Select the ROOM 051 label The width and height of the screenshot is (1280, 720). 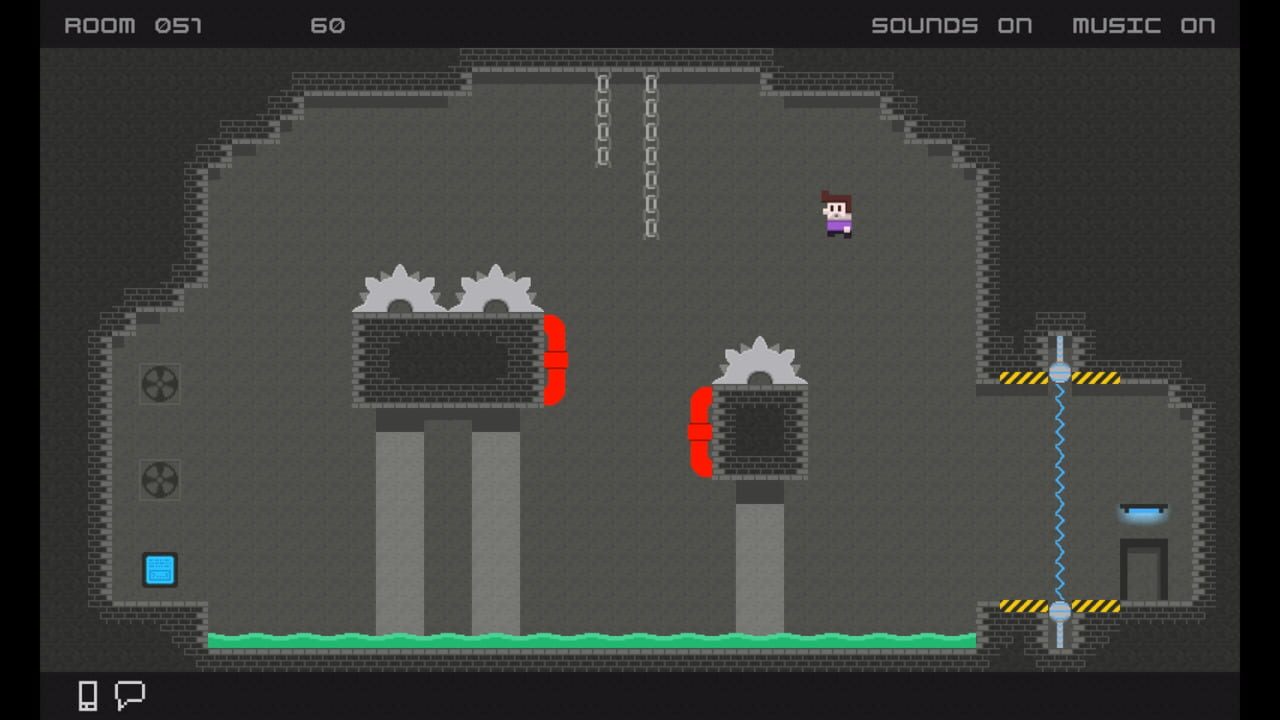tap(132, 26)
